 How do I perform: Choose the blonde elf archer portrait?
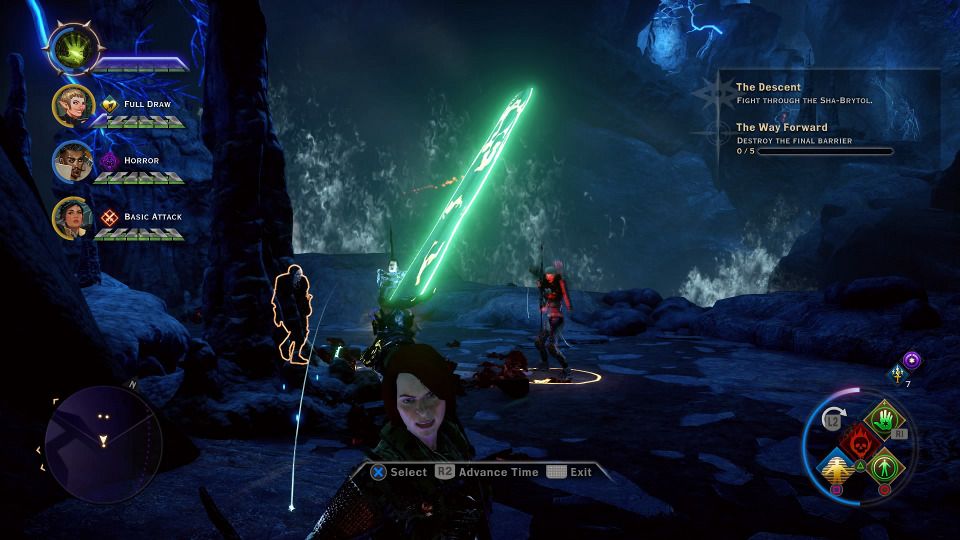pos(74,104)
